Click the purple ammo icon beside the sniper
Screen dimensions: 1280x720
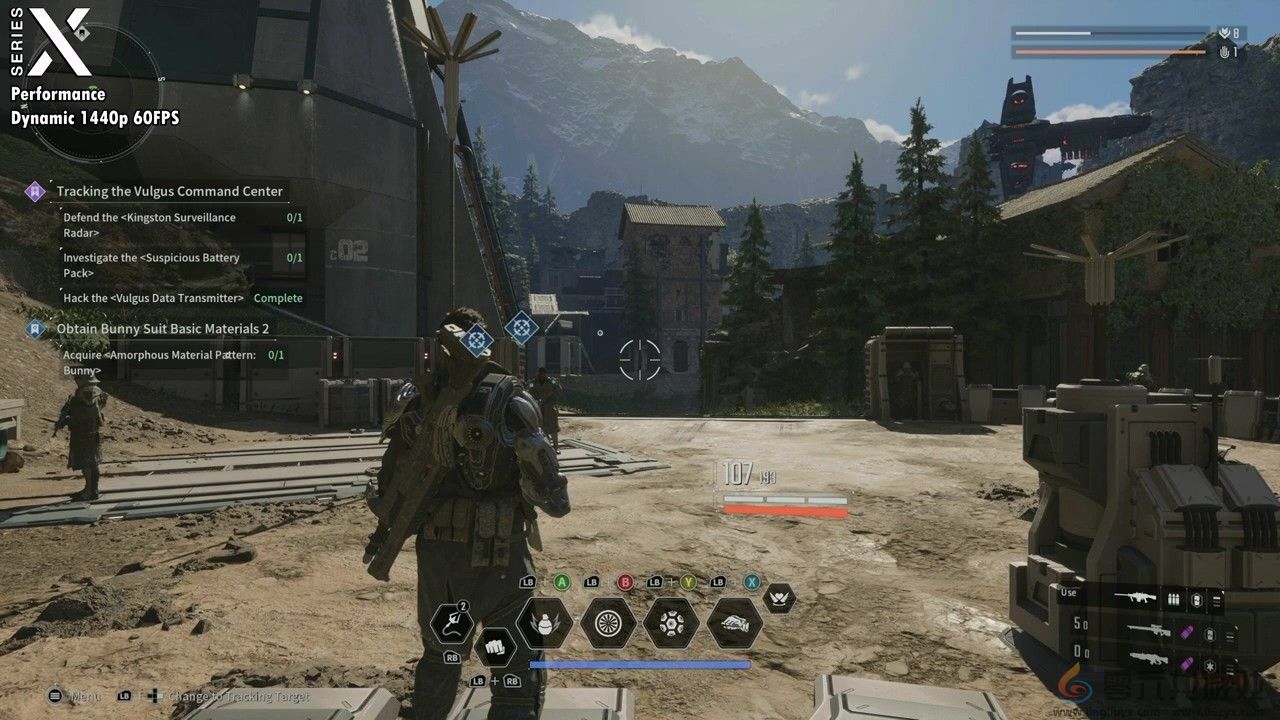click(1187, 632)
